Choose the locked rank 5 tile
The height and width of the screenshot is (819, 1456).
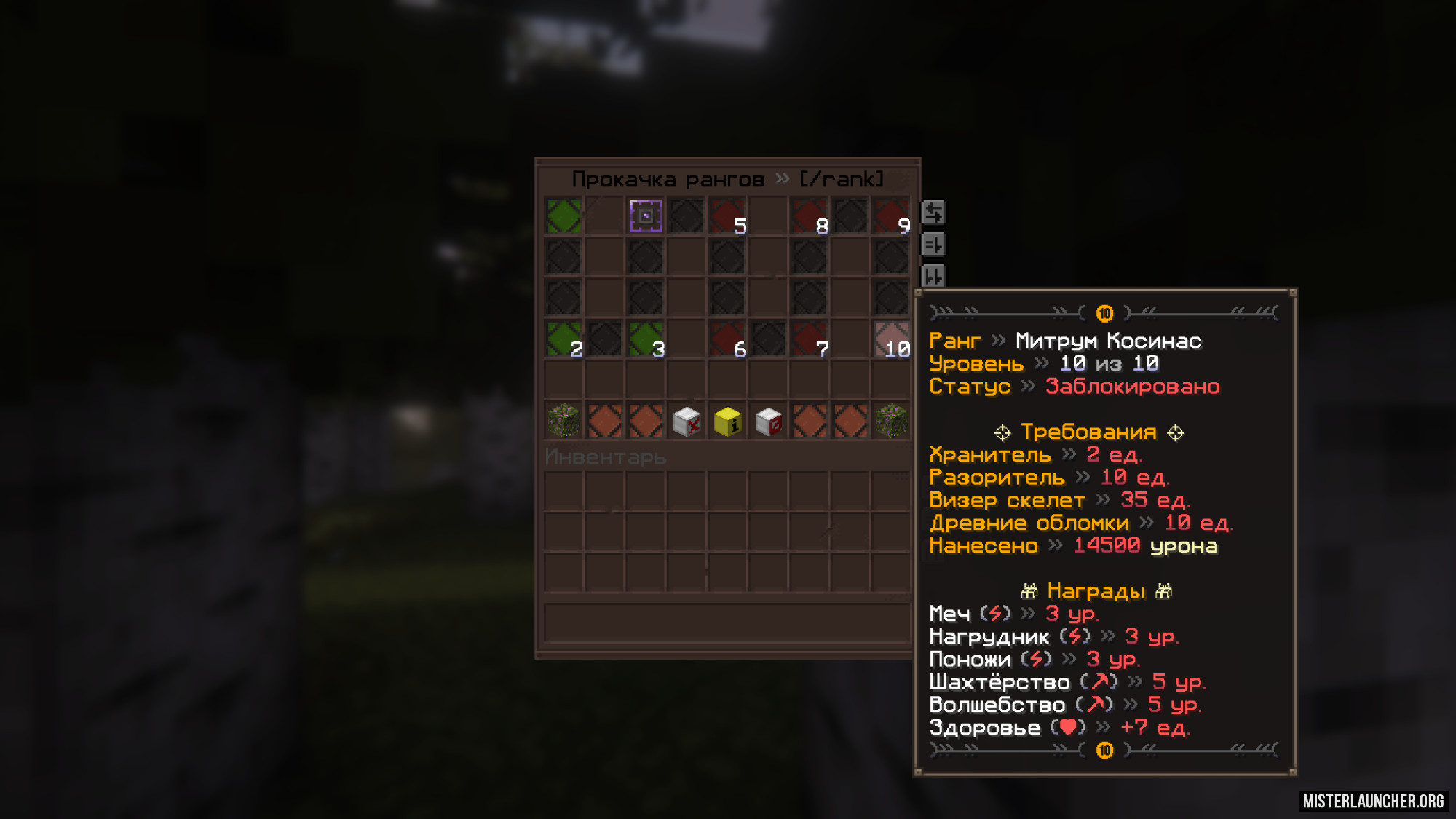point(727,216)
